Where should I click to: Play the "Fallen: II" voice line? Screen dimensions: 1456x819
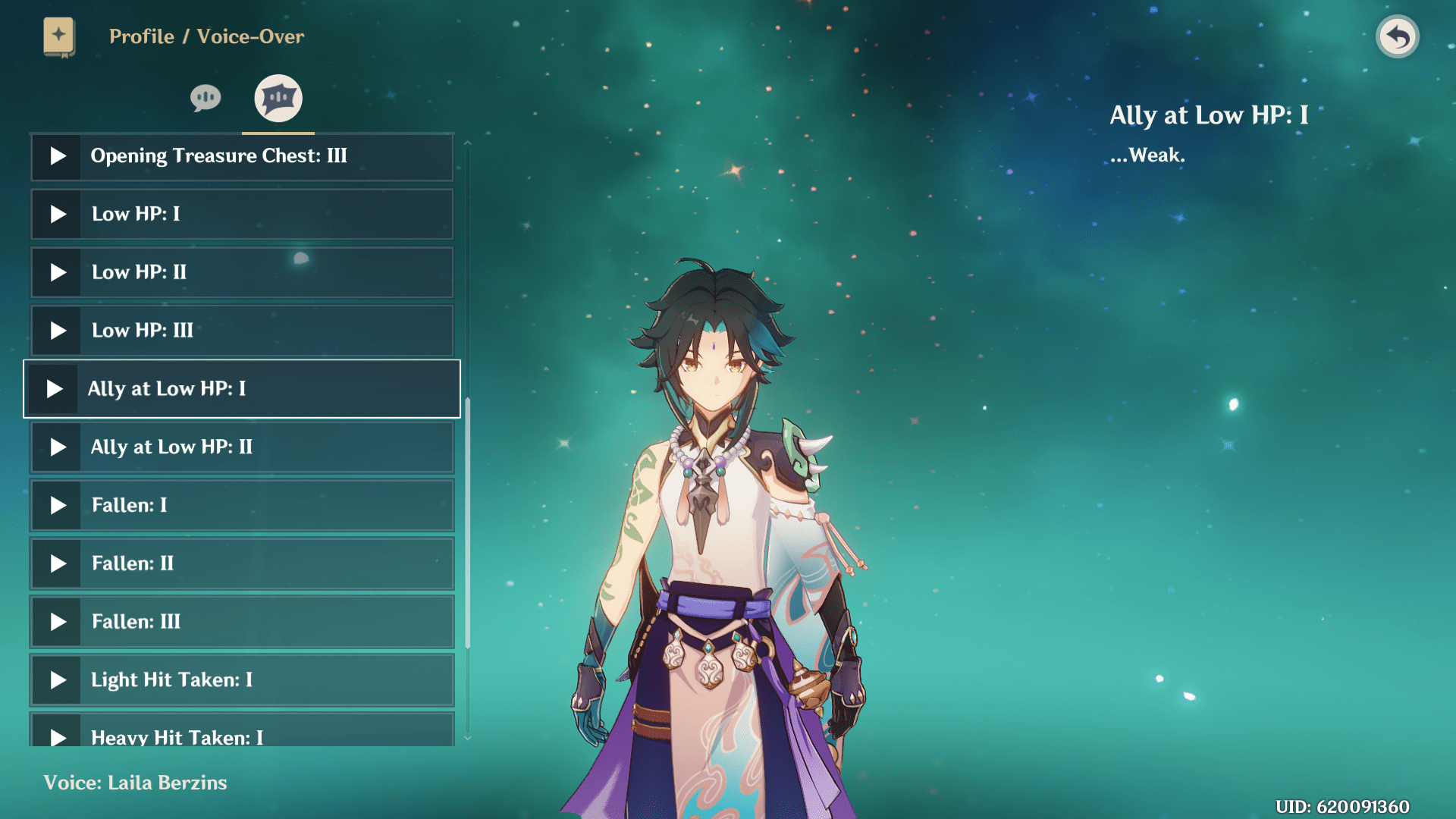tap(57, 563)
